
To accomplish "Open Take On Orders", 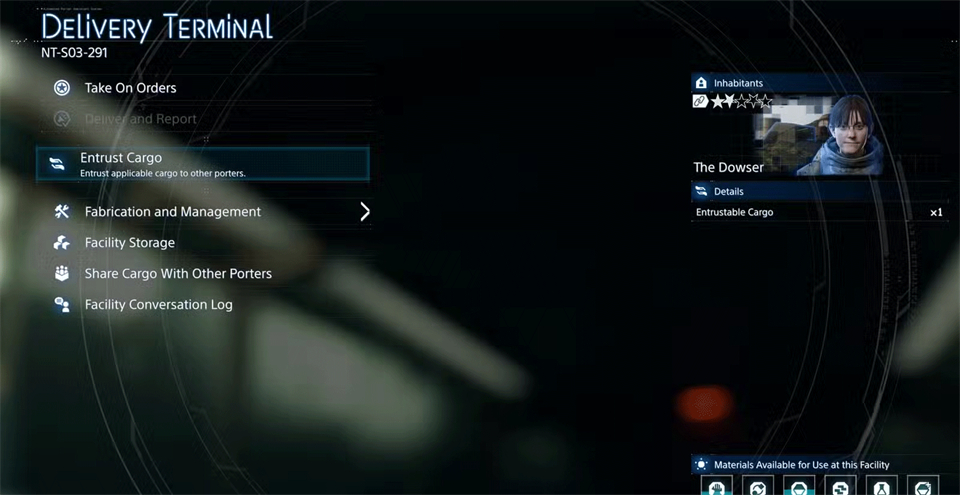I will click(130, 88).
